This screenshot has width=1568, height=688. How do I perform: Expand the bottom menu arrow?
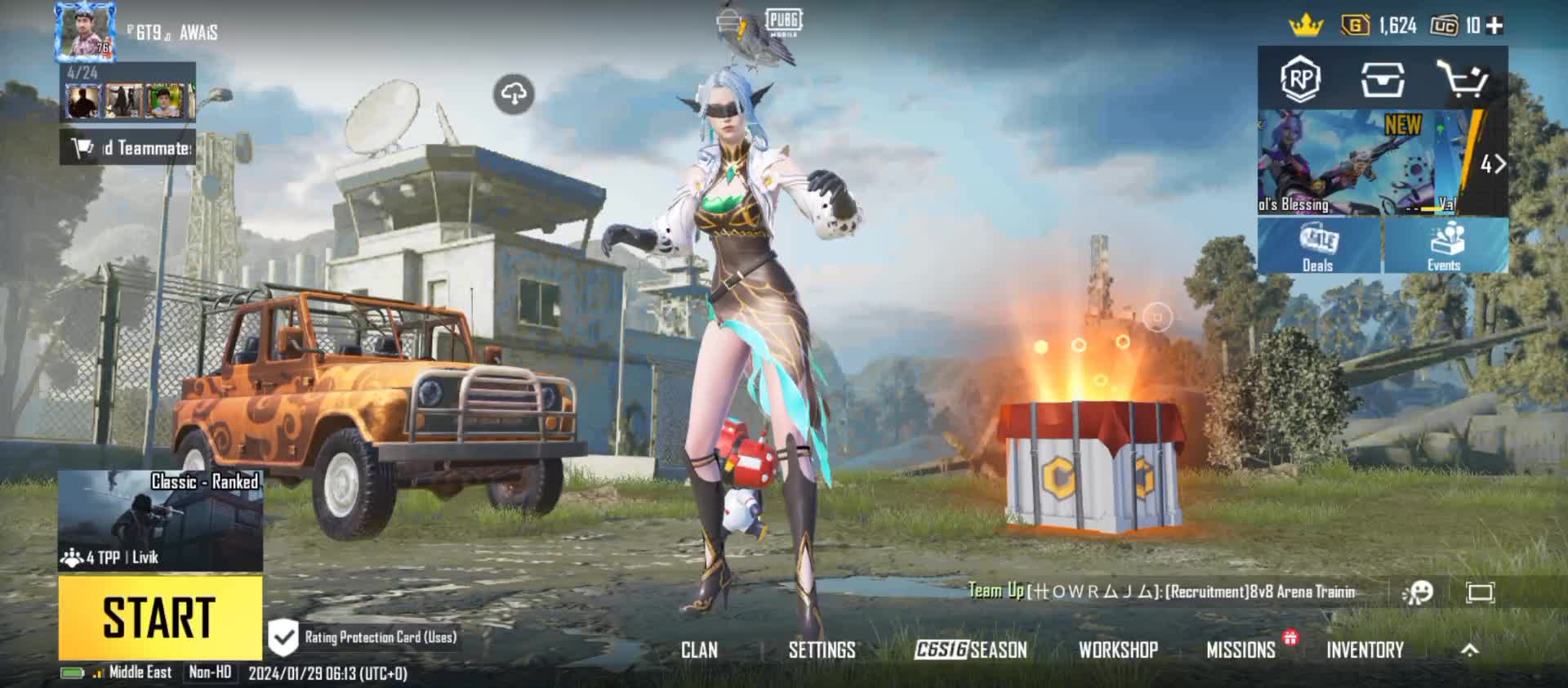tap(1469, 650)
